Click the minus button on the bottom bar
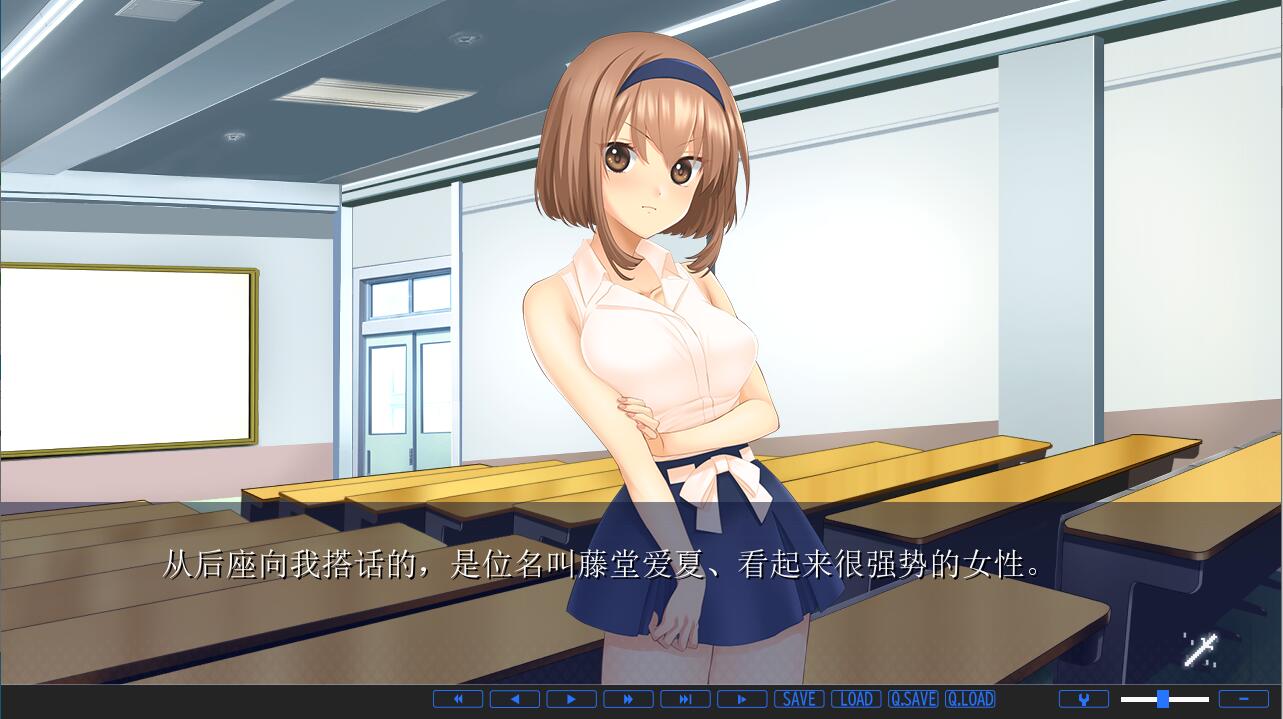Viewport: 1283px width, 719px height. (1244, 699)
